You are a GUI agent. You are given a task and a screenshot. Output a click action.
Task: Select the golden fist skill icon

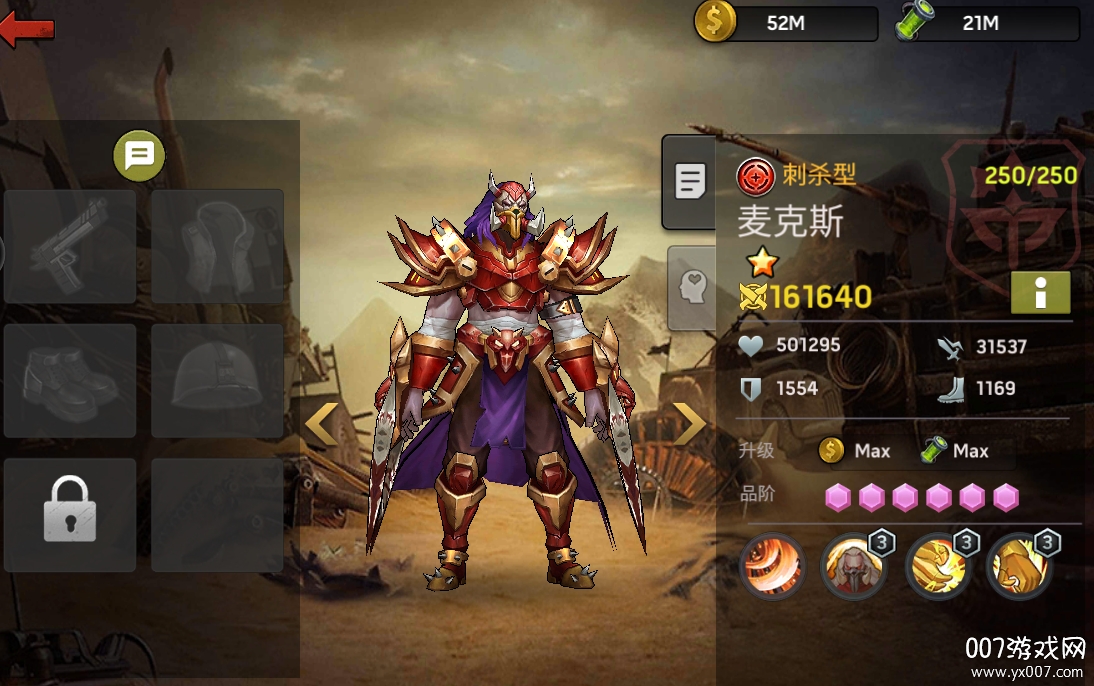tap(1019, 567)
